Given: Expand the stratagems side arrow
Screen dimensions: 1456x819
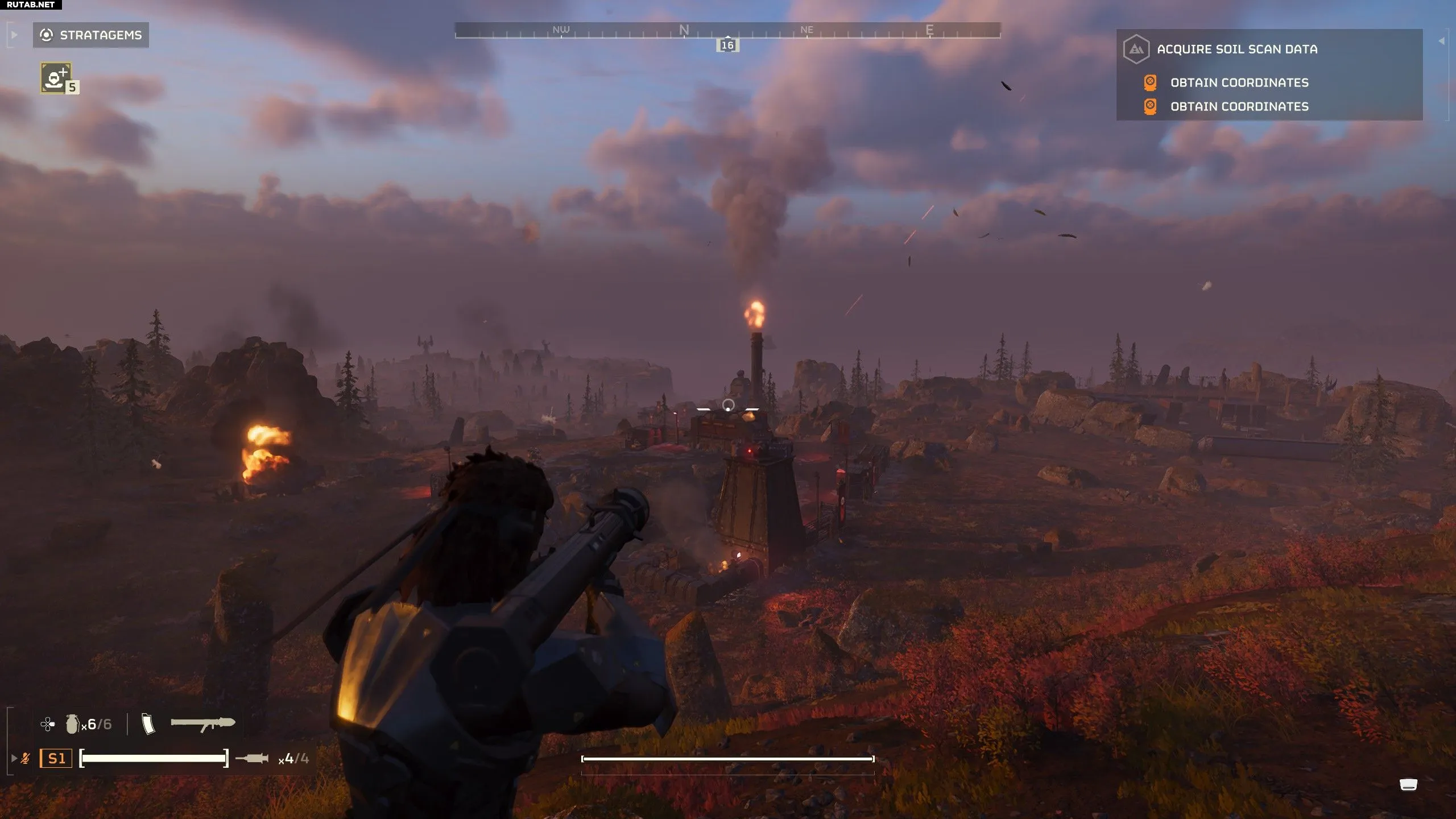Looking at the screenshot, I should click(x=14, y=35).
